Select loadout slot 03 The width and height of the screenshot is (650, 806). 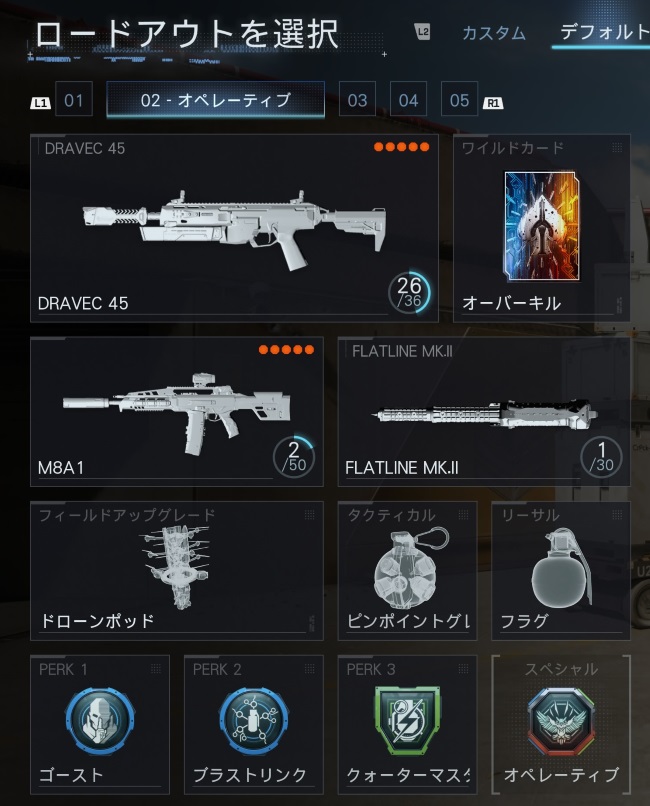(x=357, y=100)
